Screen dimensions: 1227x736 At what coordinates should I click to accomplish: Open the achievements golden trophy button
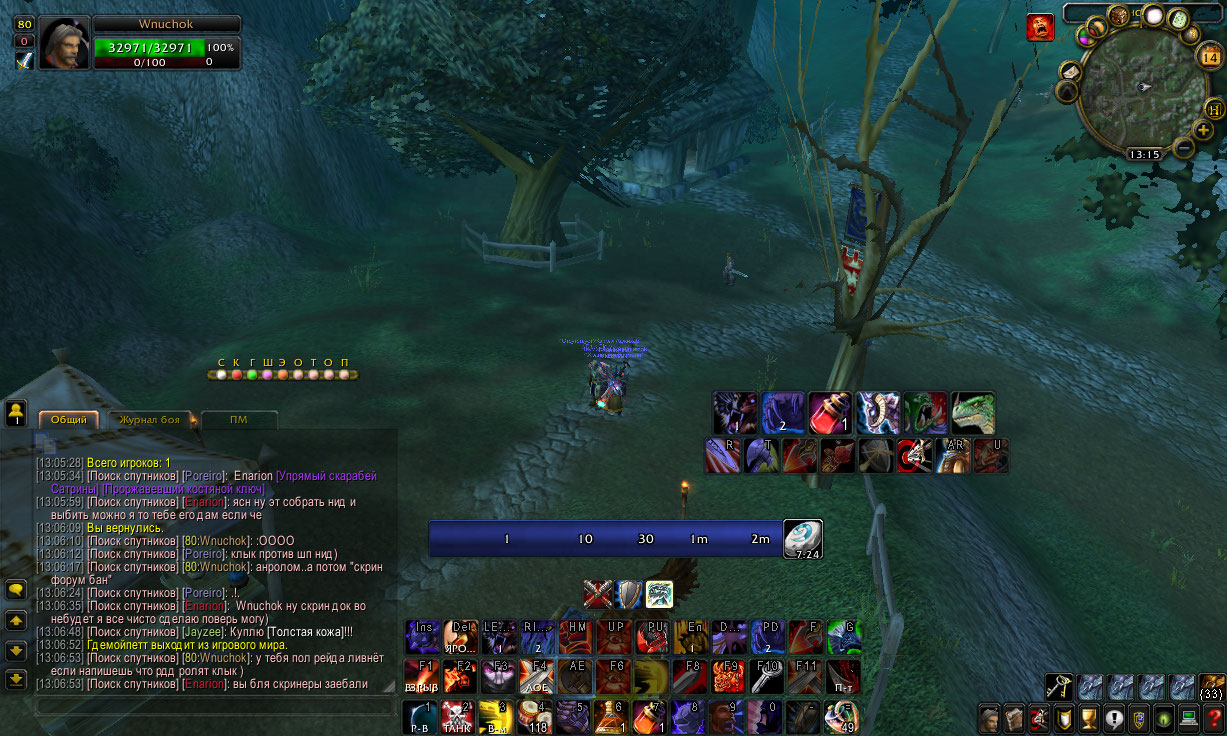[x=1088, y=718]
